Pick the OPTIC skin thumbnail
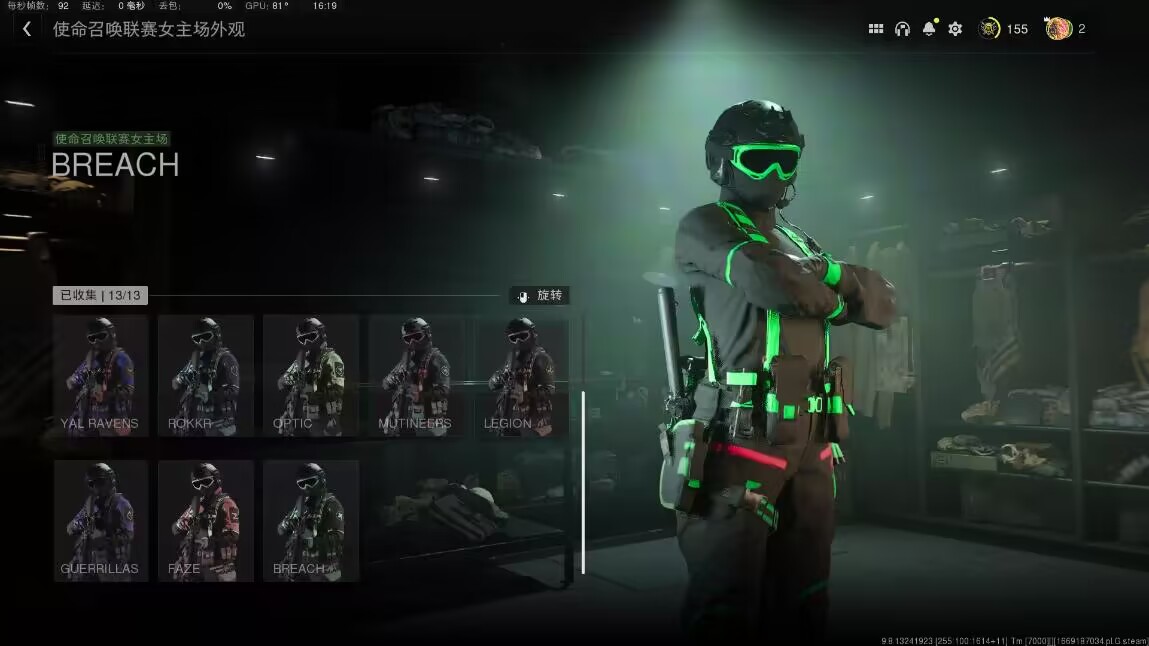 (x=310, y=376)
